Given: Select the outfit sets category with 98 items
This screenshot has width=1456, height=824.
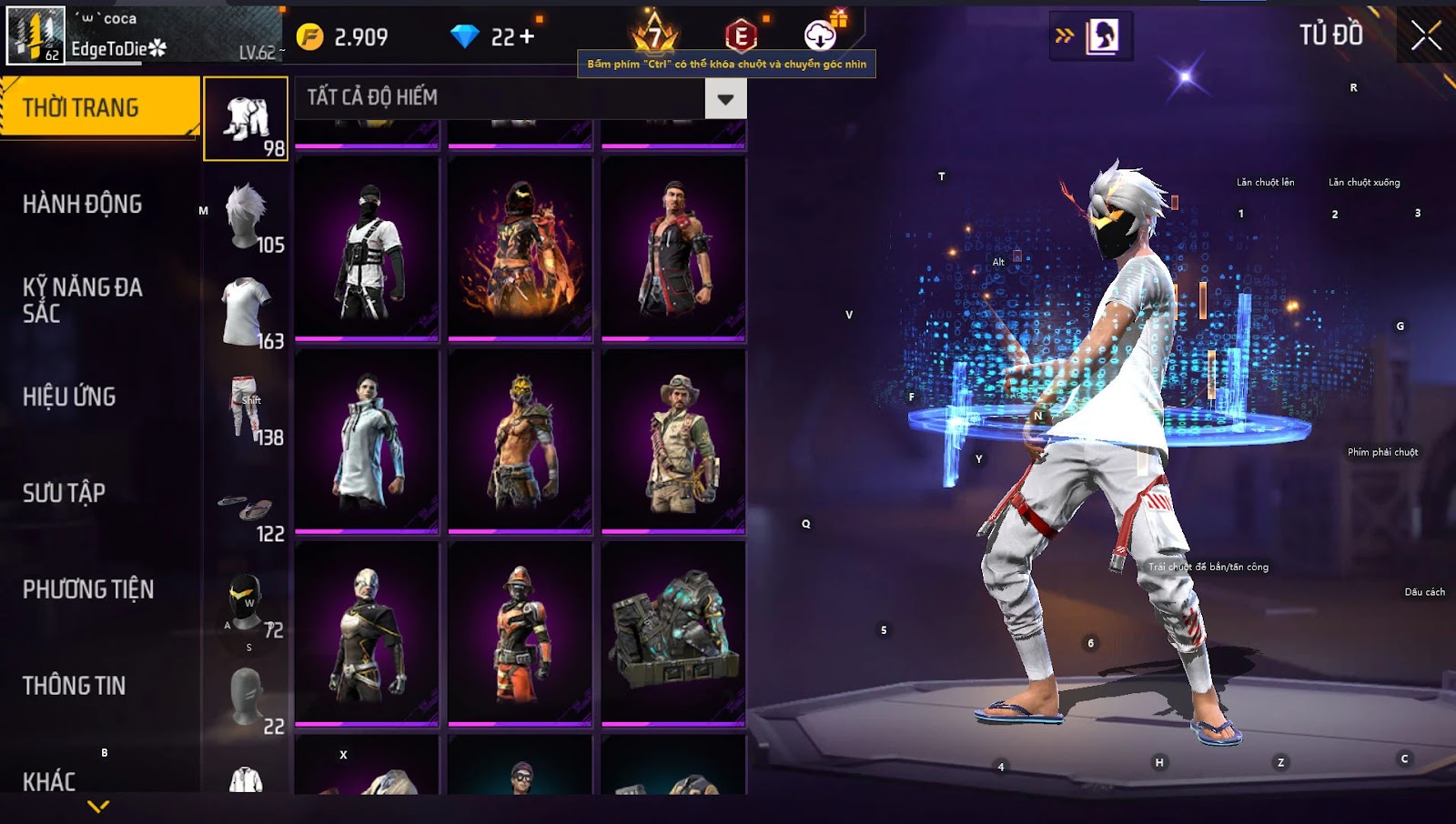Looking at the screenshot, I should click(246, 119).
